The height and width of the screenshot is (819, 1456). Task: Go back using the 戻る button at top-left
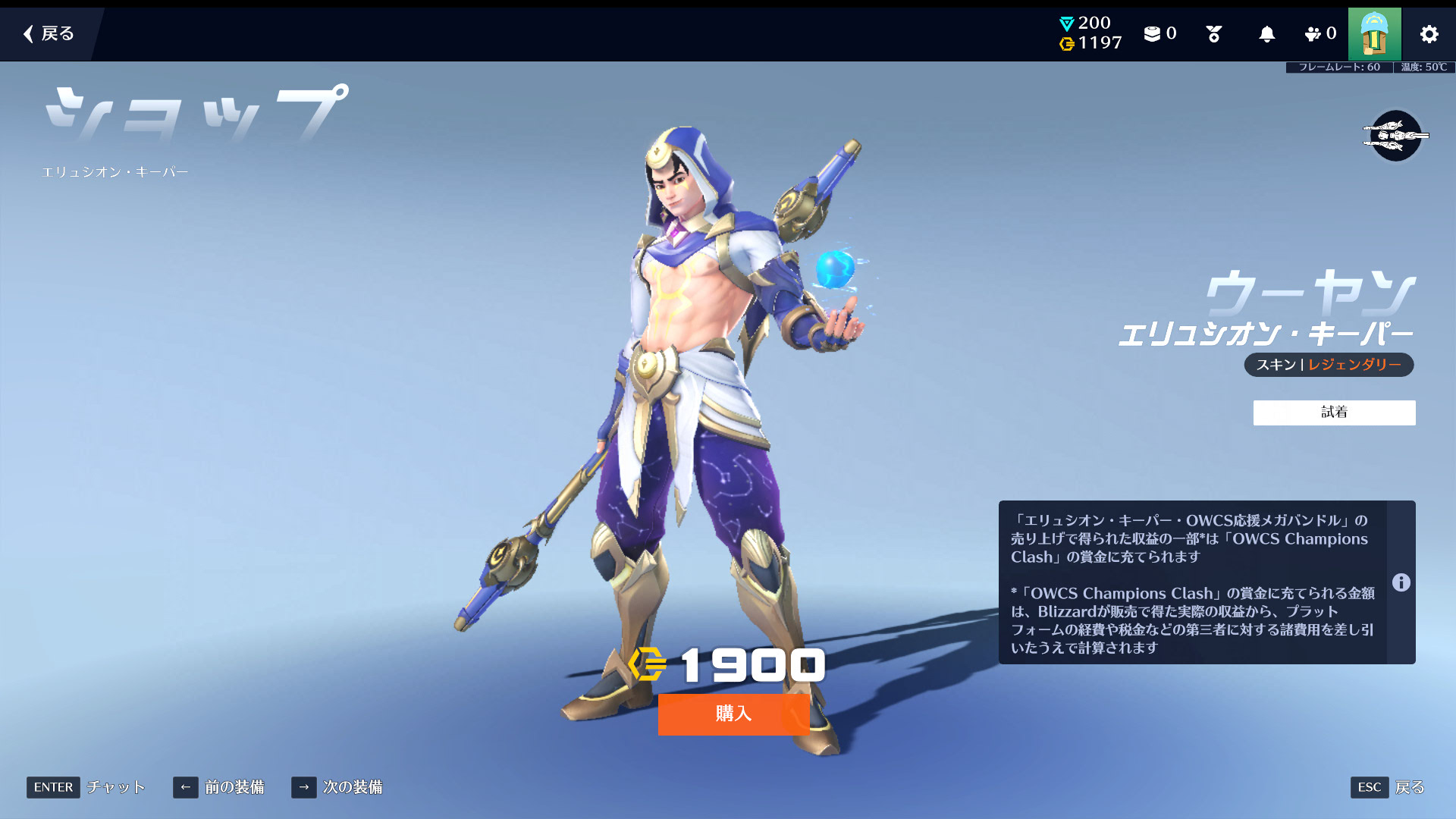pyautogui.click(x=49, y=33)
